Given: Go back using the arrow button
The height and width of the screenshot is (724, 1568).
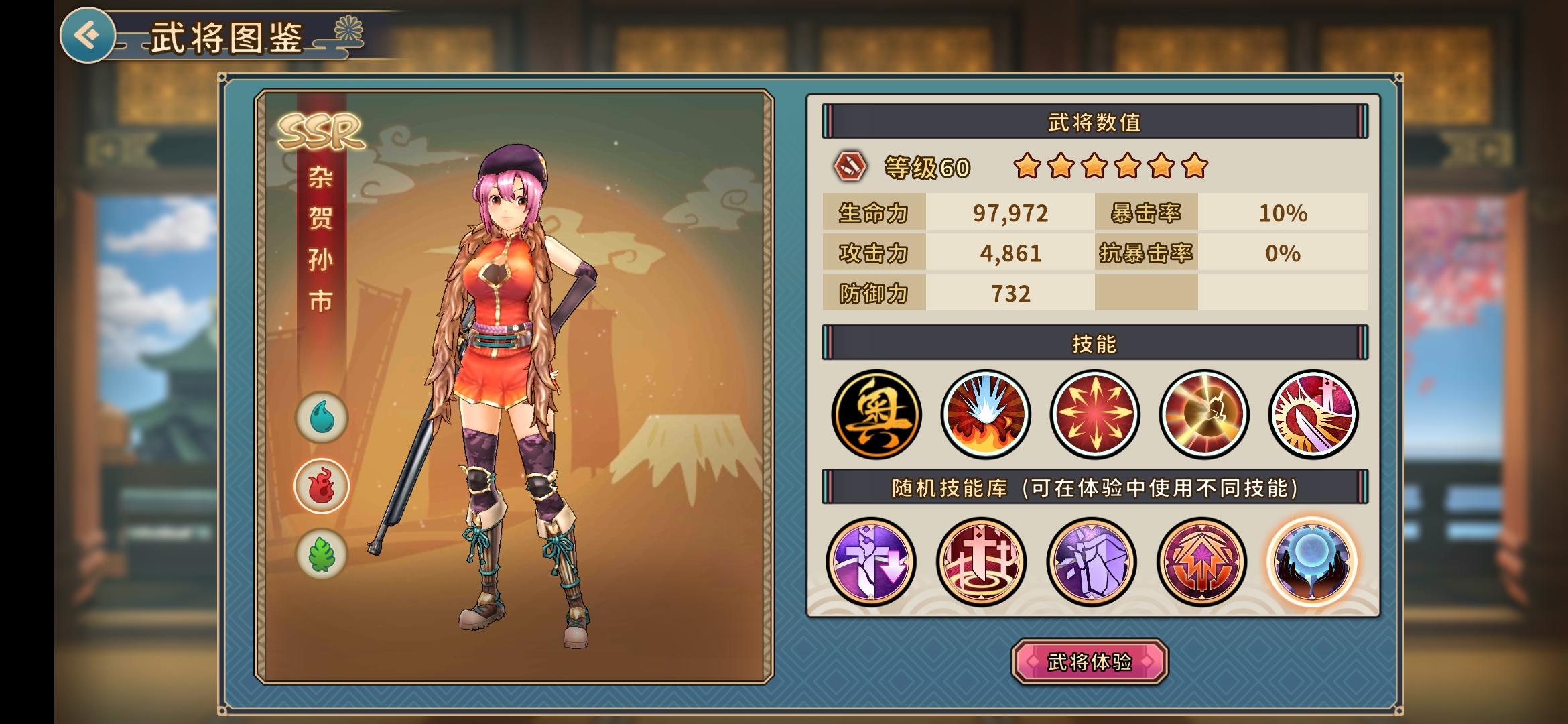Looking at the screenshot, I should click(87, 35).
